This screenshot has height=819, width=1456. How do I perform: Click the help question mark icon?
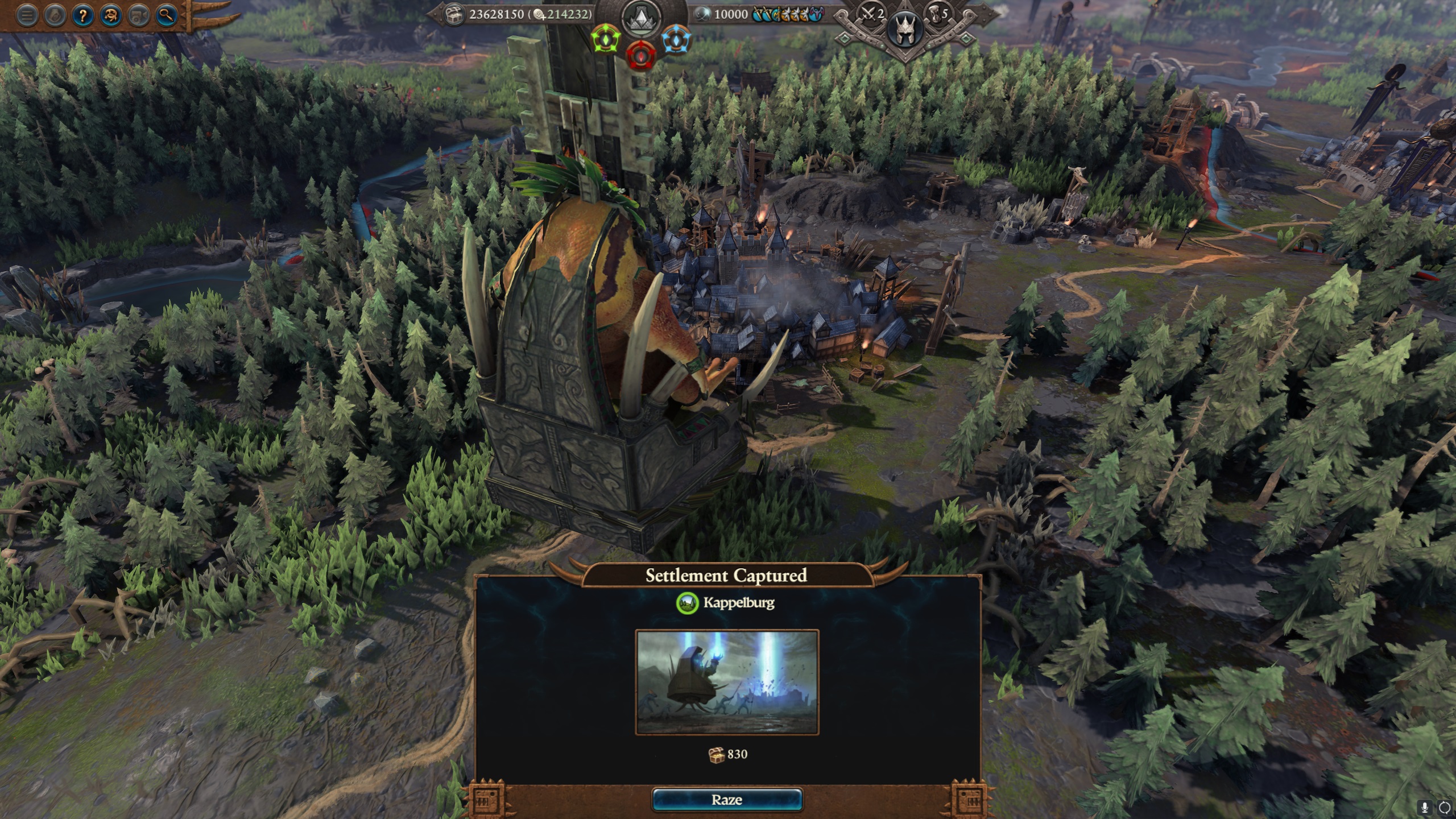point(82,15)
